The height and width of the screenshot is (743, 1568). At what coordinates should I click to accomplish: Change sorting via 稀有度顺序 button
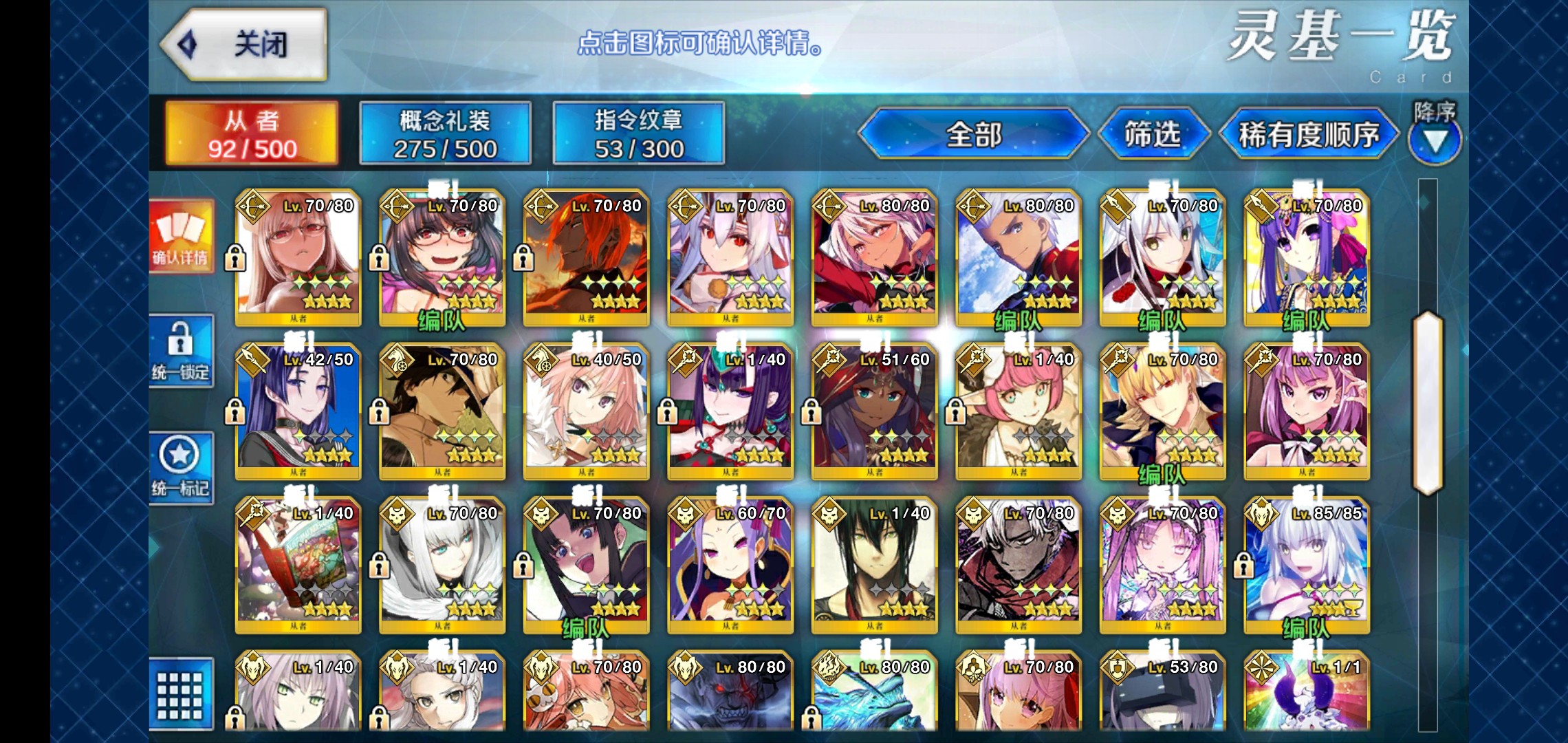[1308, 134]
